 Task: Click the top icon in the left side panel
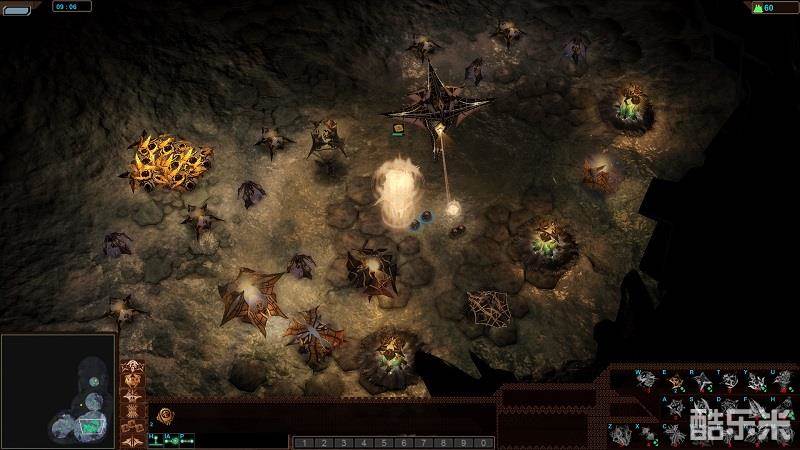(x=131, y=369)
